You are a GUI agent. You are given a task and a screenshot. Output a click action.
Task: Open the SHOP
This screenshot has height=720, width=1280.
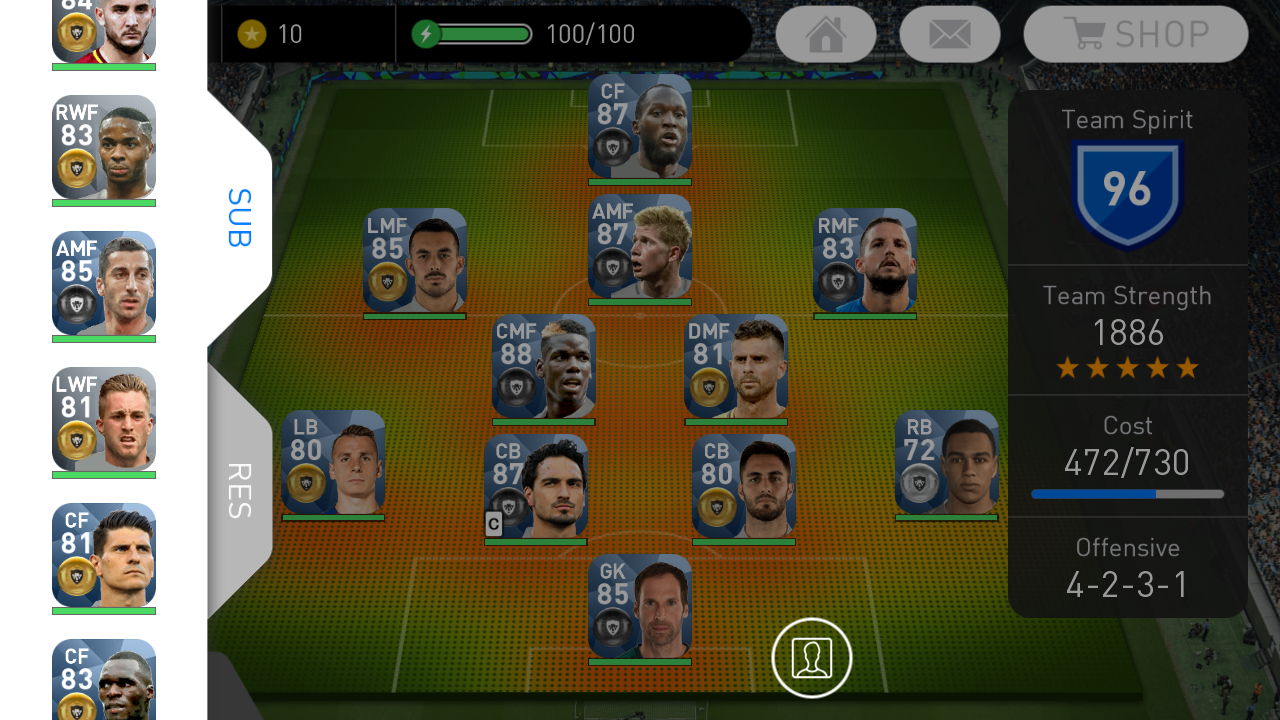click(1136, 34)
